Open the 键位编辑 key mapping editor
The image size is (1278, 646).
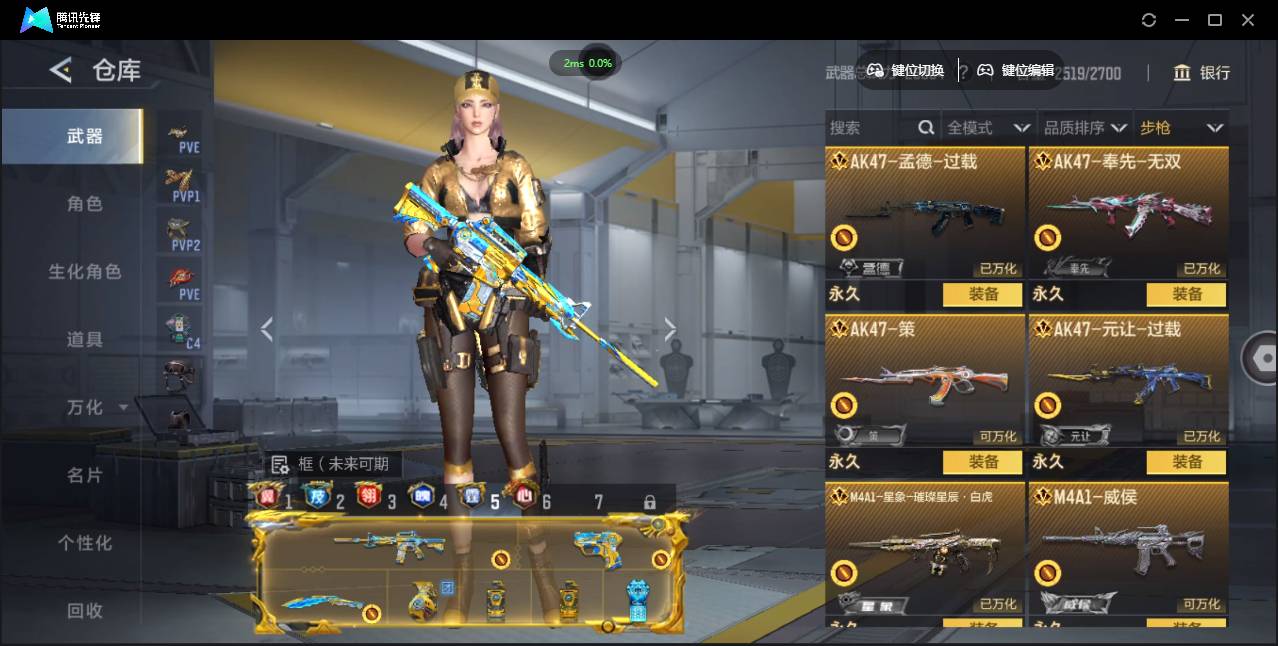[x=1015, y=70]
